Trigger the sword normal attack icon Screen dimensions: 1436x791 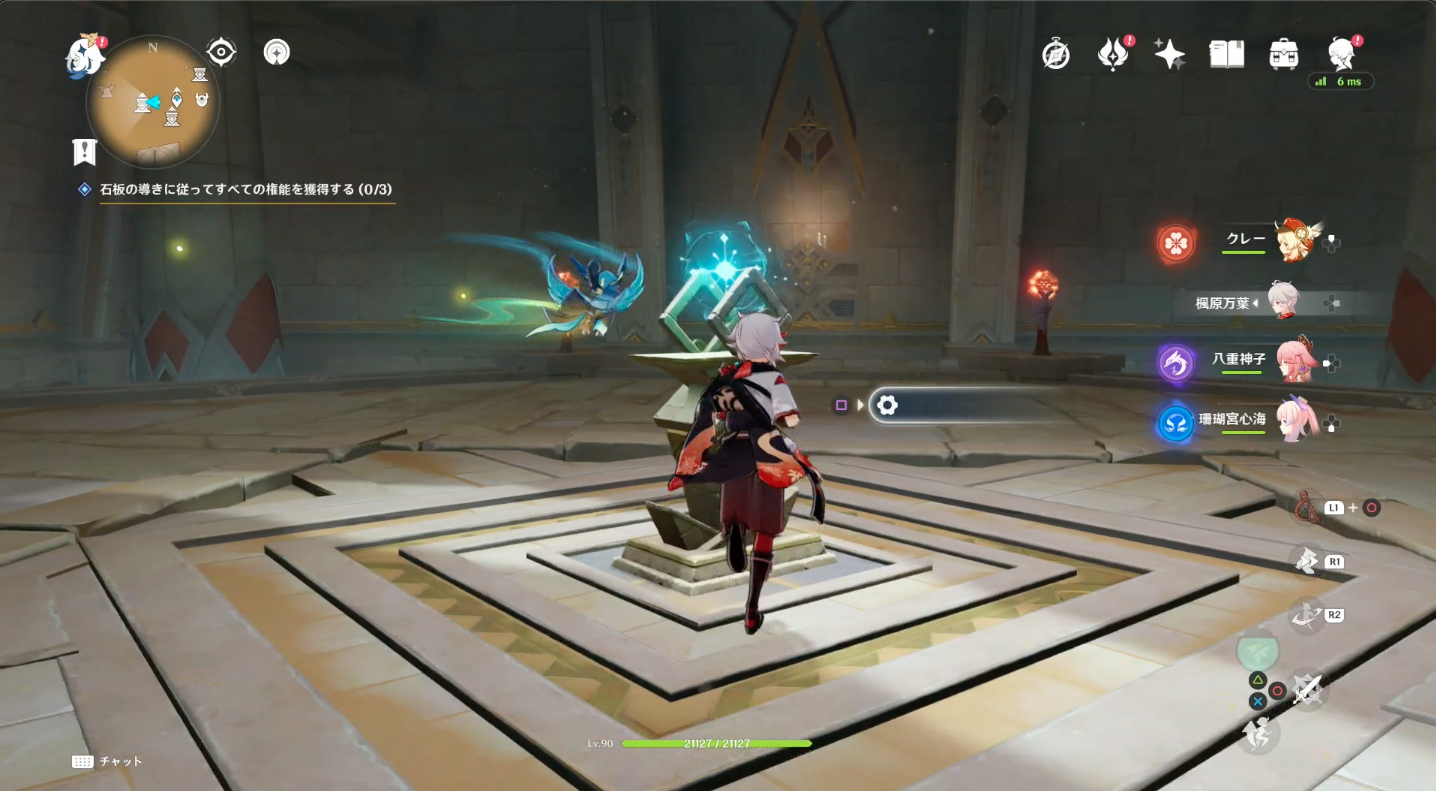coord(1306,688)
